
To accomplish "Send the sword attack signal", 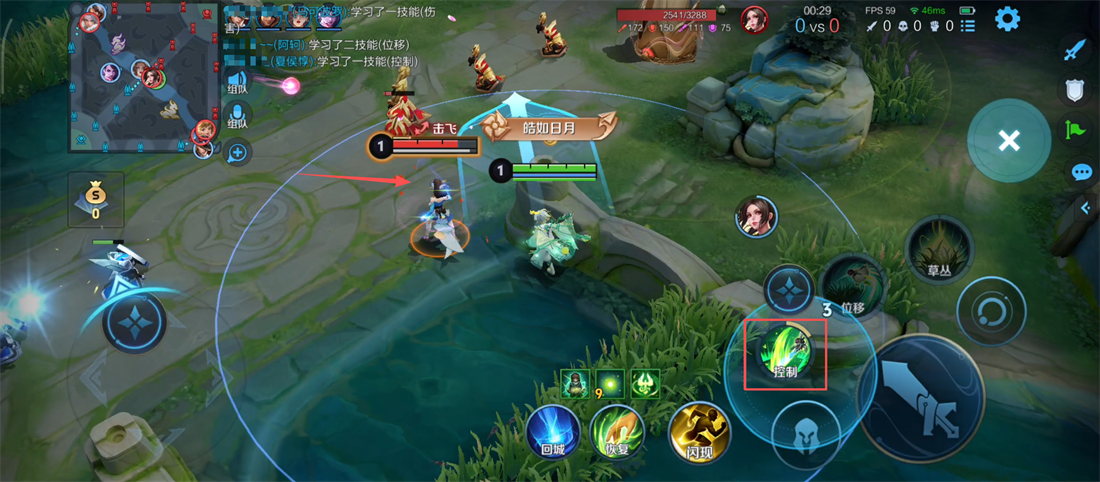I will point(1075,50).
